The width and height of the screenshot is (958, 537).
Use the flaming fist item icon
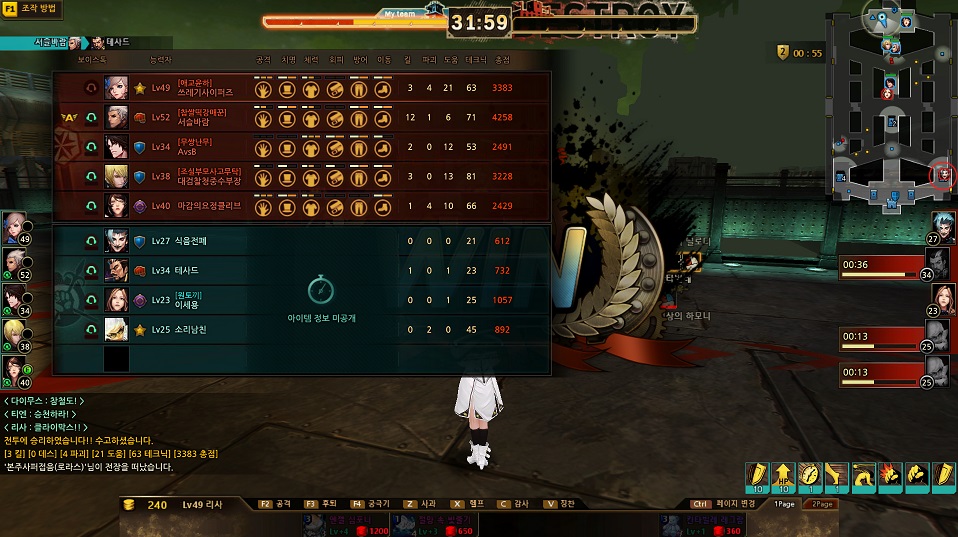tap(889, 474)
